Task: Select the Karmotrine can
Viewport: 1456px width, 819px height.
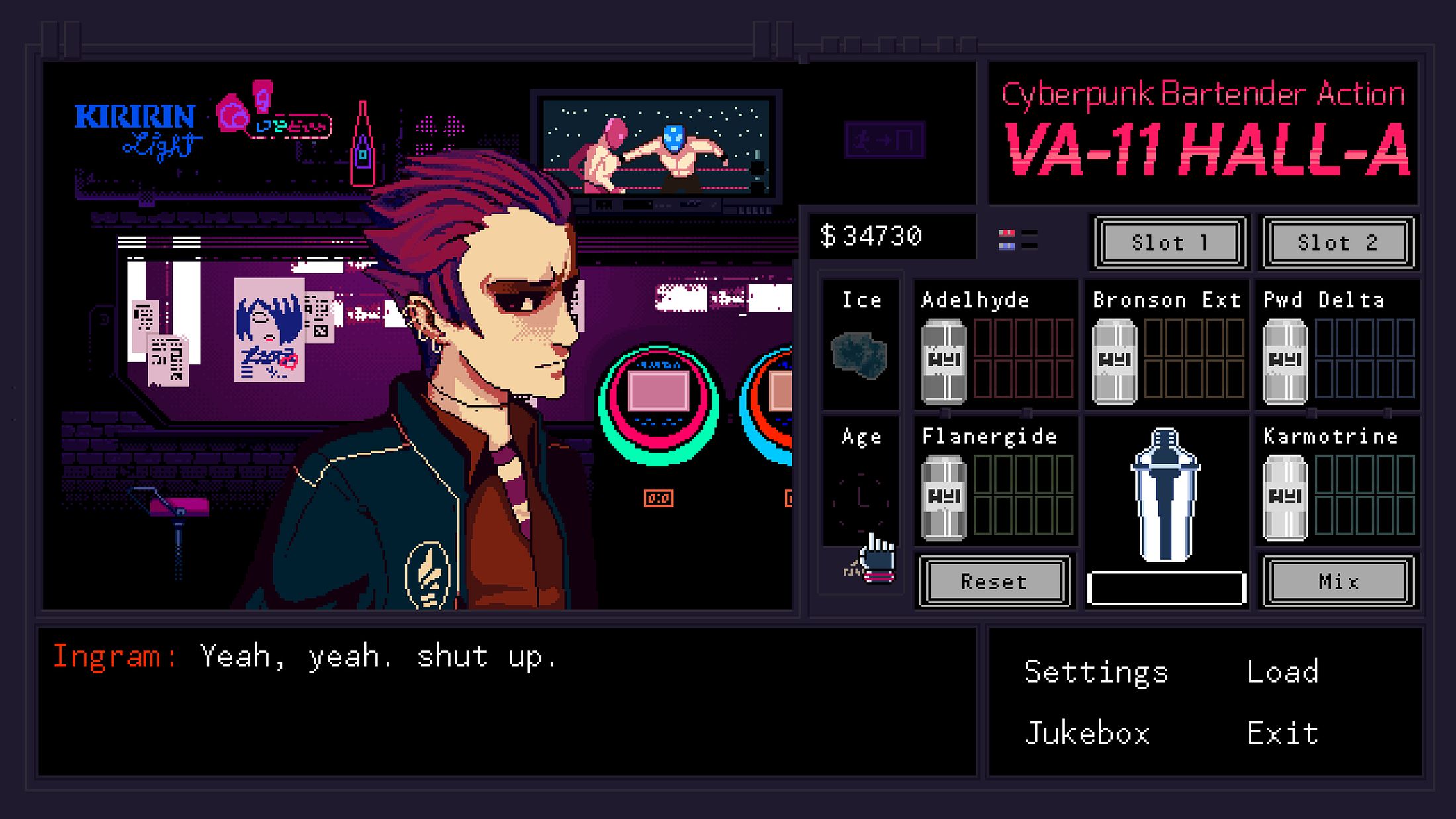Action: [1285, 497]
